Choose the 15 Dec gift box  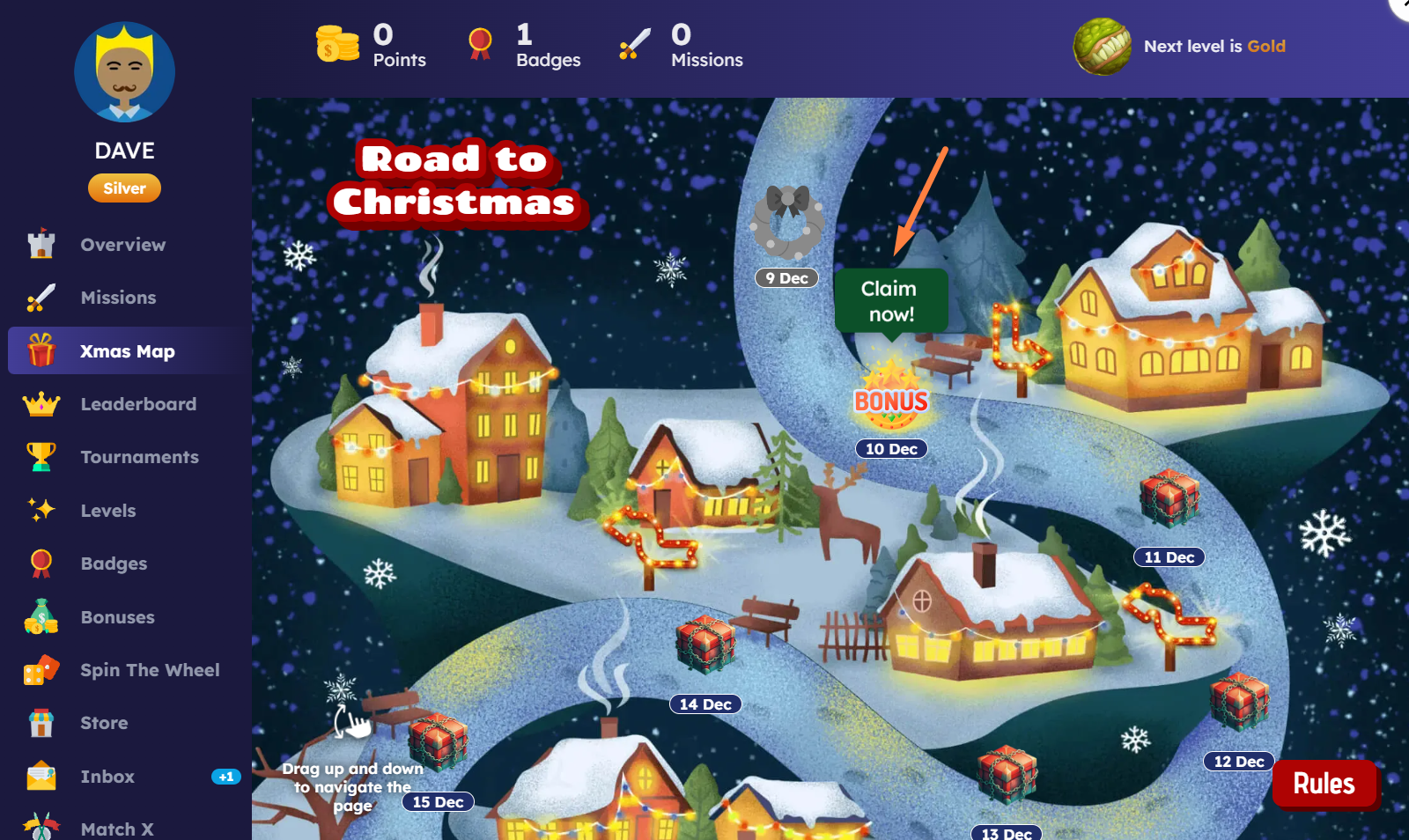click(x=438, y=741)
